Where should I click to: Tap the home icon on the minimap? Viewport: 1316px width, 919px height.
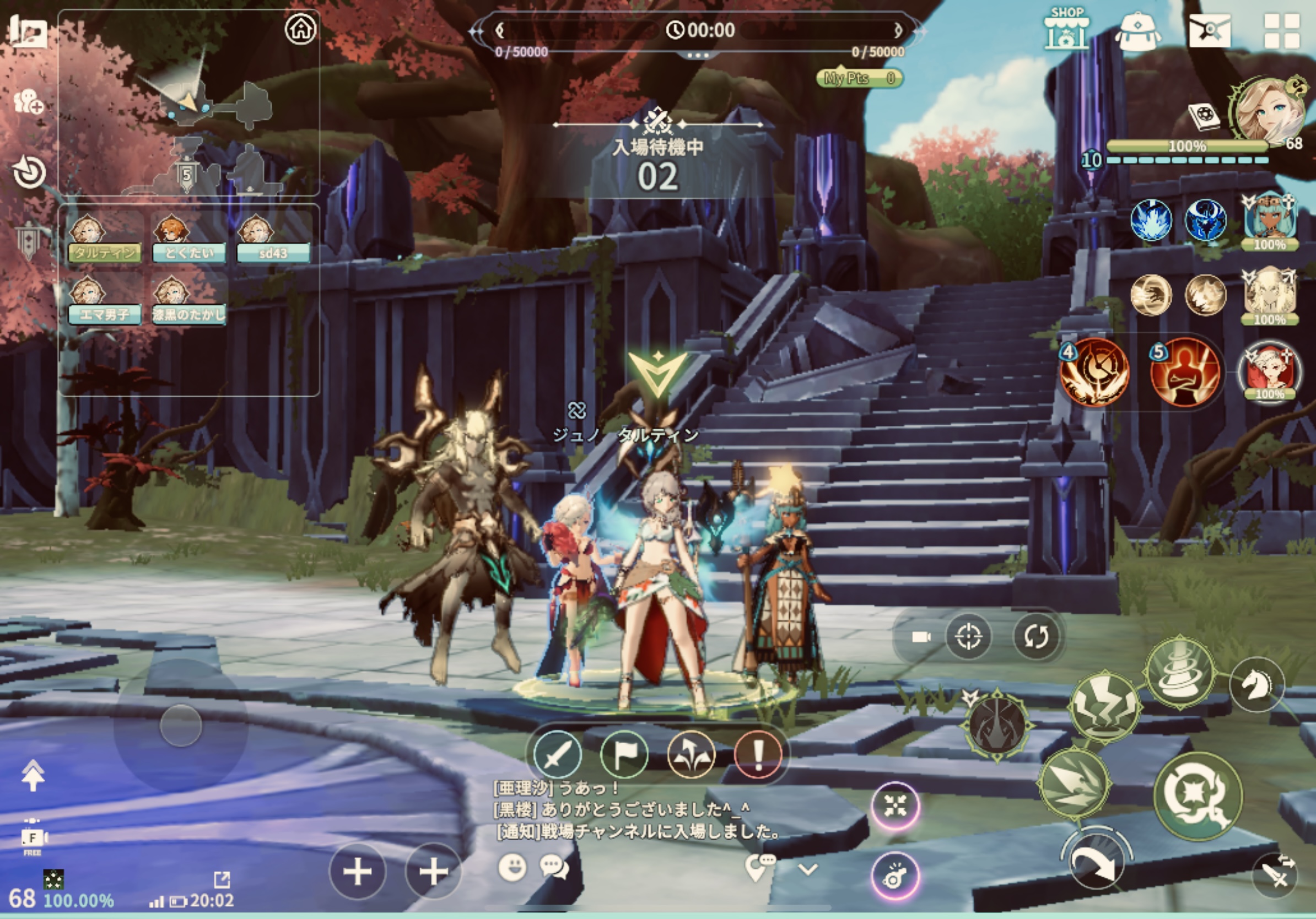(x=301, y=28)
